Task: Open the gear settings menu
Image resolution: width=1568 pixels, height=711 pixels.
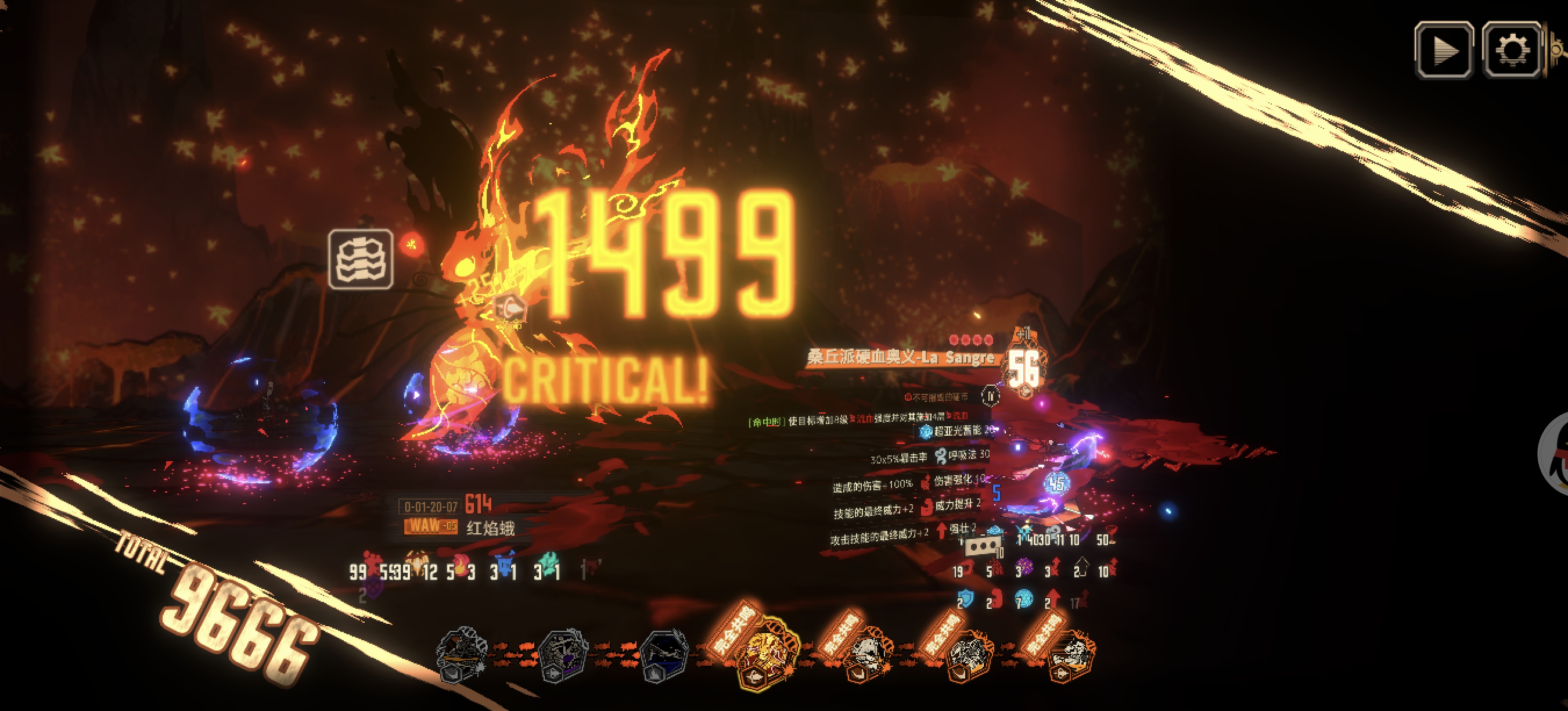Action: point(1512,49)
